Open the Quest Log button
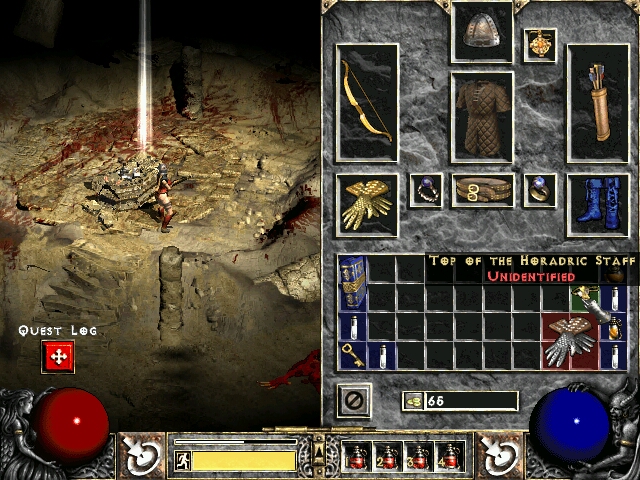The height and width of the screenshot is (480, 640). point(58,356)
